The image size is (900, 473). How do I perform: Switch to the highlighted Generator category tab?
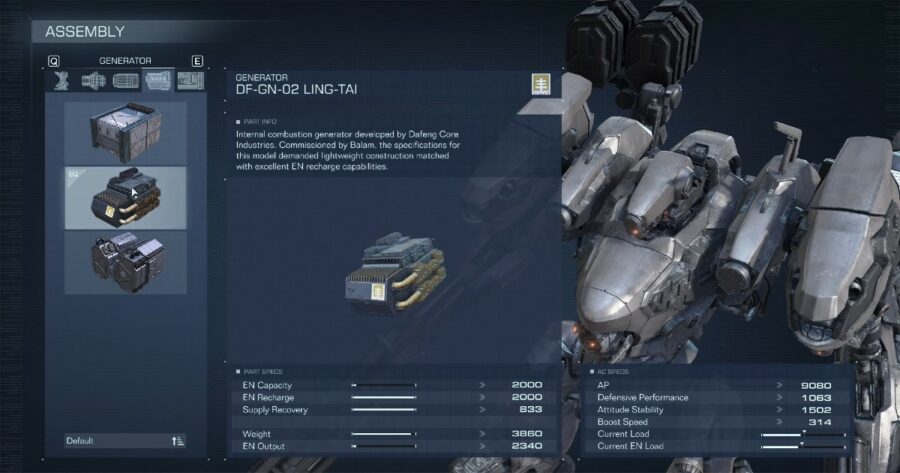tap(158, 81)
